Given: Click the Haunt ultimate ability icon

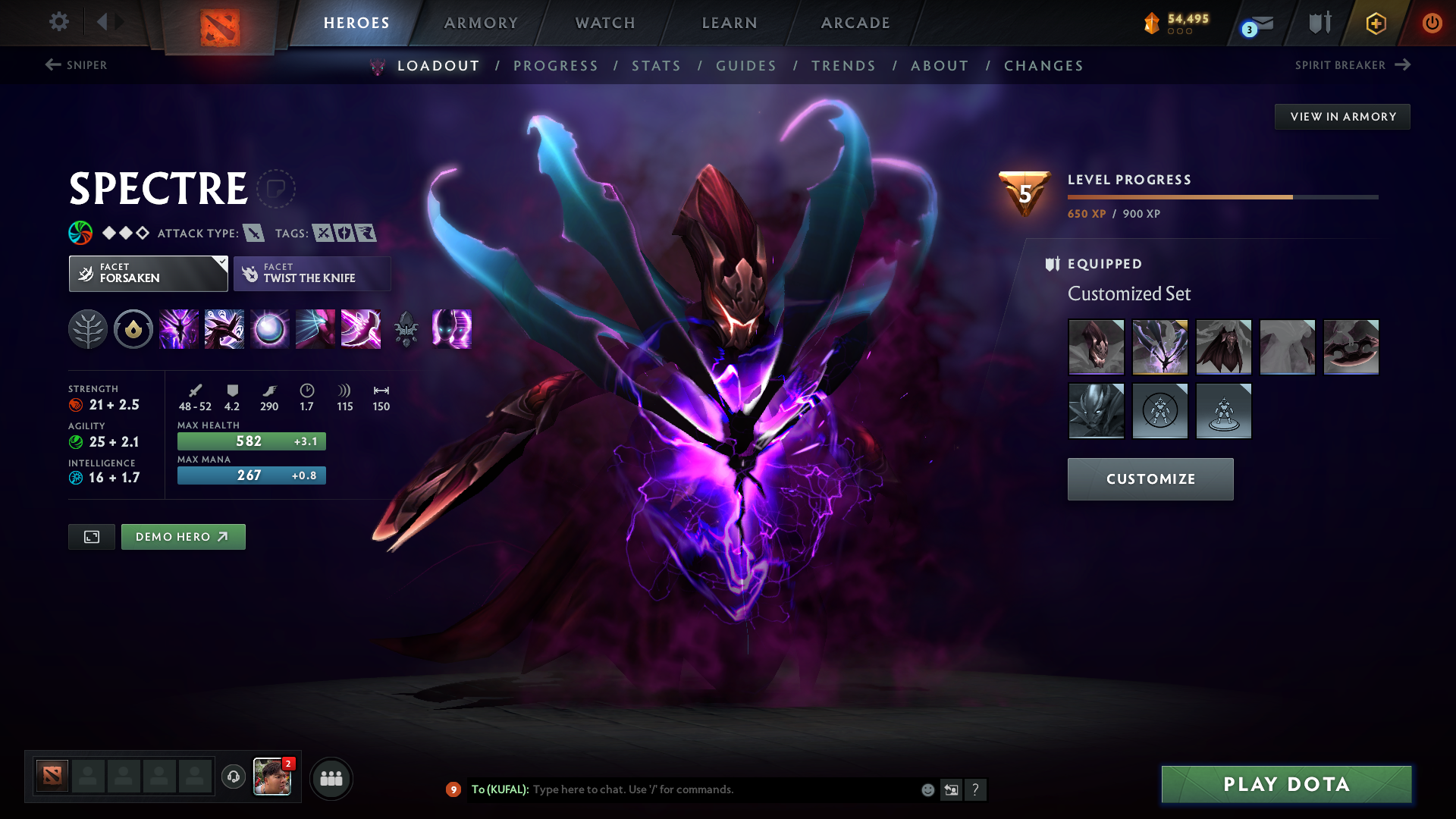Looking at the screenshot, I should pos(452,329).
